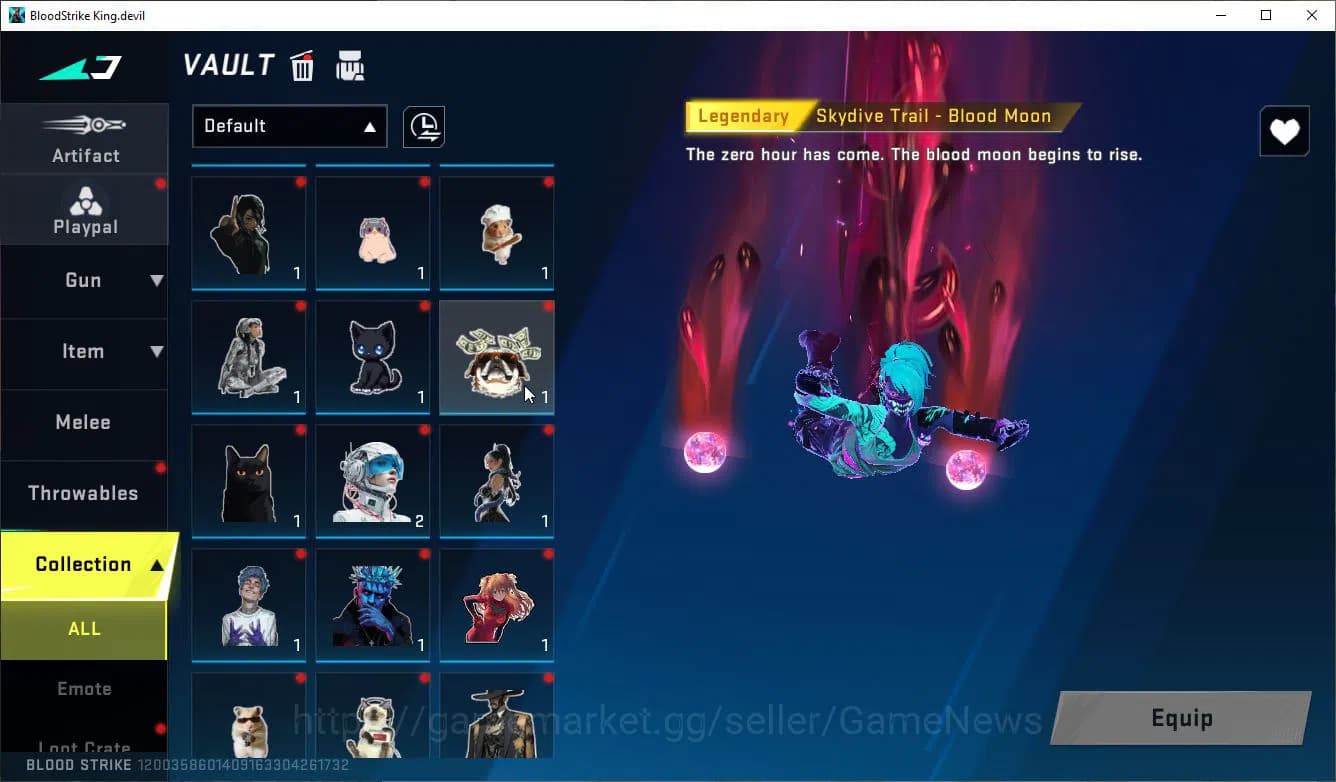Select the Melee category
The height and width of the screenshot is (782, 1336).
tap(84, 422)
